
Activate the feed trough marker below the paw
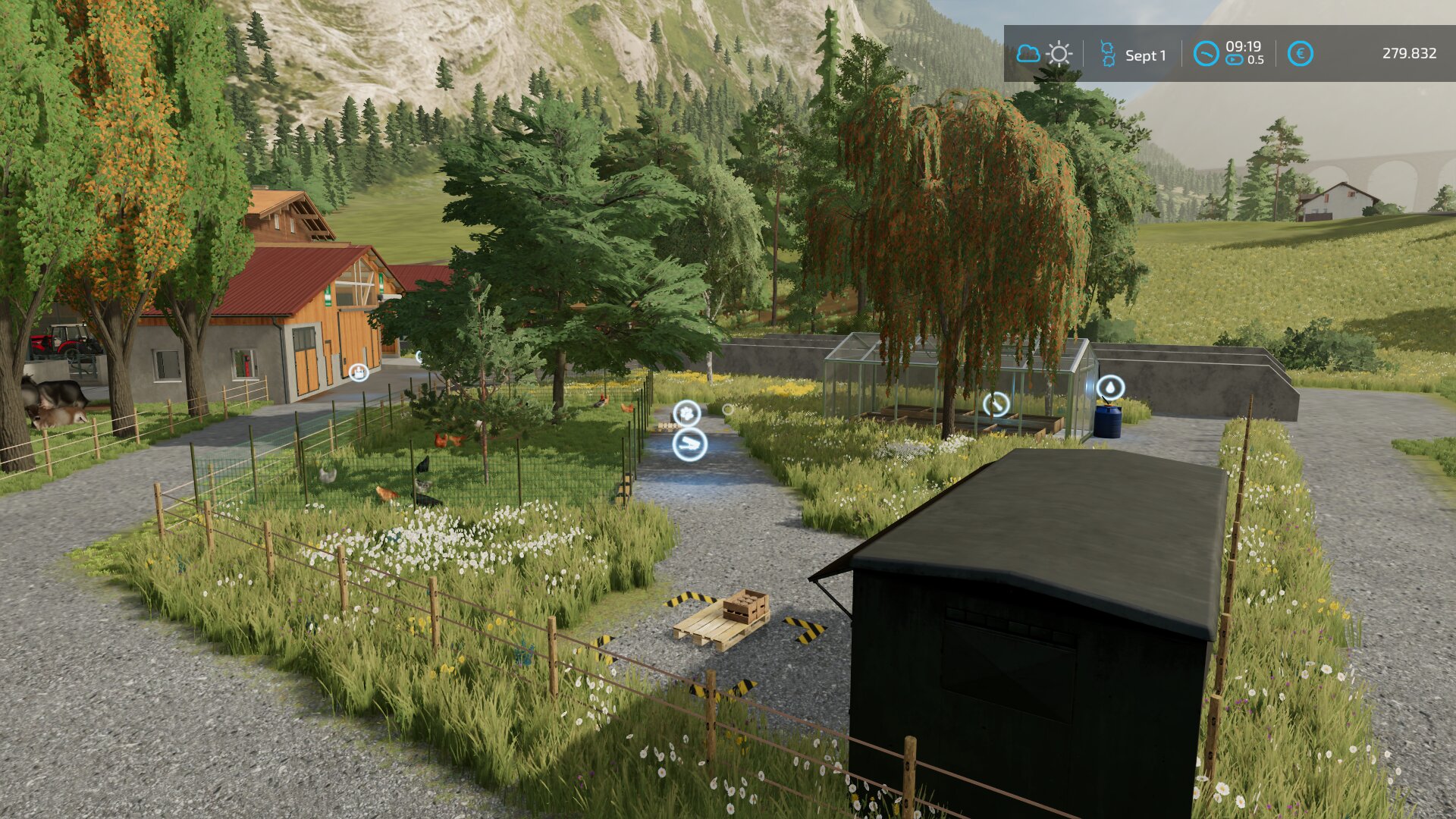689,445
